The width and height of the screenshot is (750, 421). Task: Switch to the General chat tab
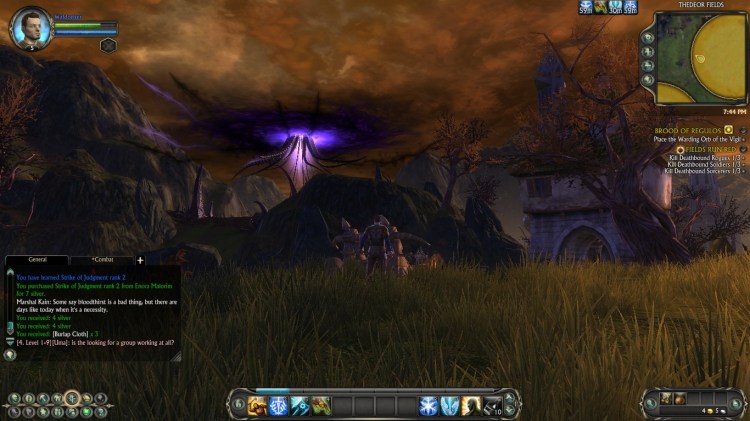coord(37,260)
